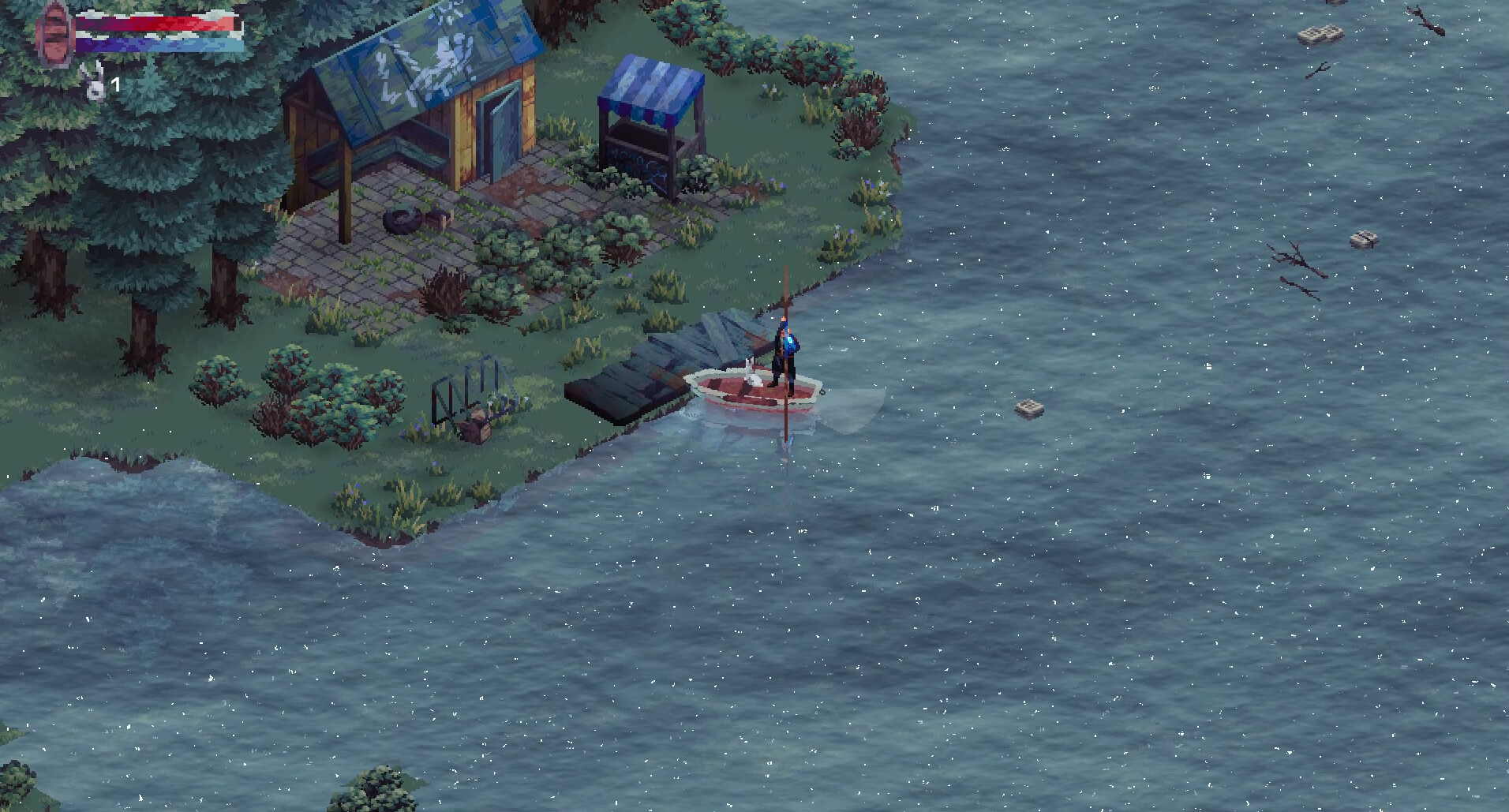Viewport: 1509px width, 812px height.
Task: Click the player character standing in the boat
Action: (784, 355)
